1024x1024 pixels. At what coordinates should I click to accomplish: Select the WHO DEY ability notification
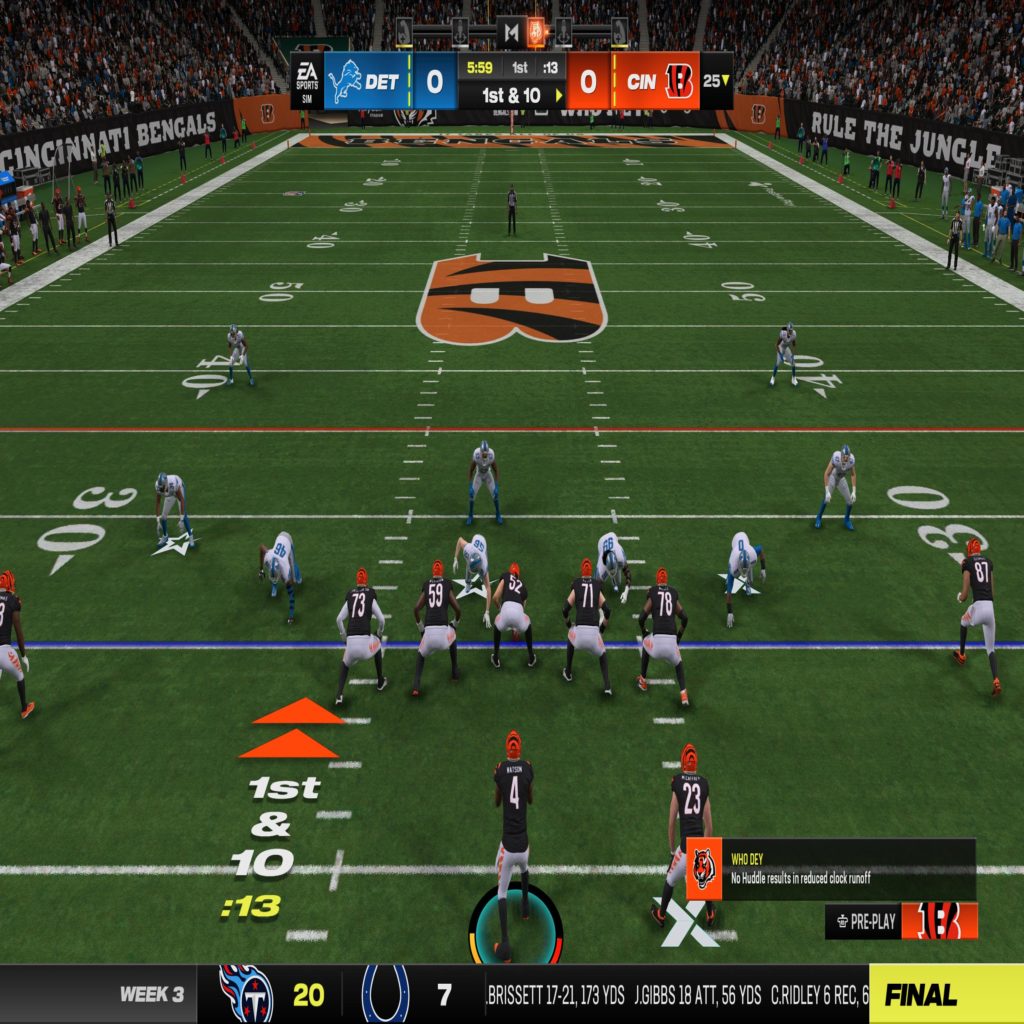click(830, 869)
